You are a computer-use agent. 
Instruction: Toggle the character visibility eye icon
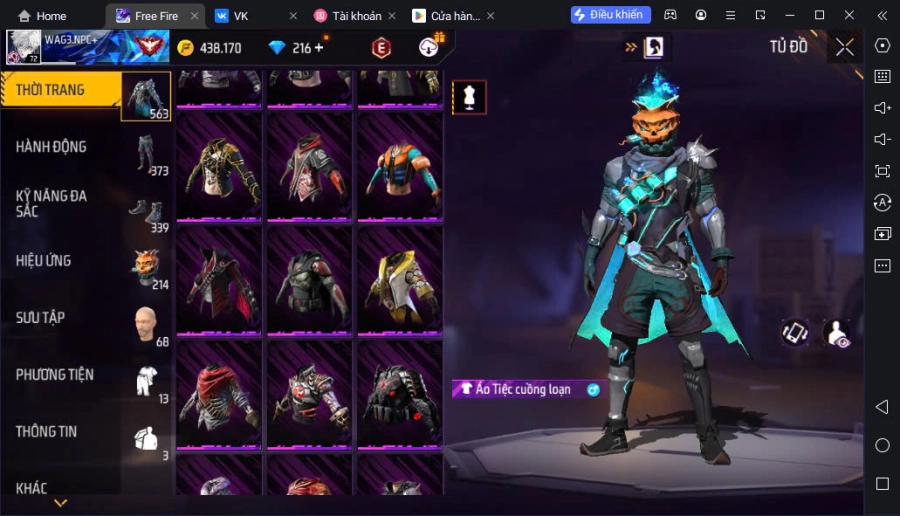[x=836, y=333]
